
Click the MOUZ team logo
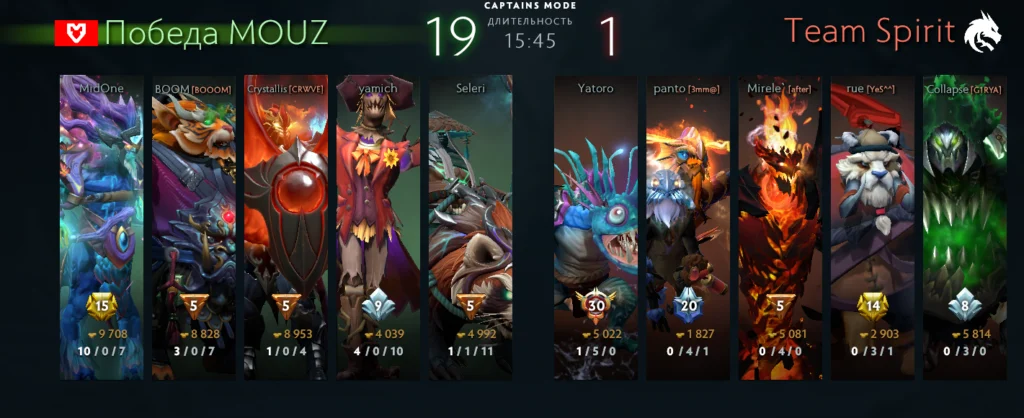click(x=76, y=34)
